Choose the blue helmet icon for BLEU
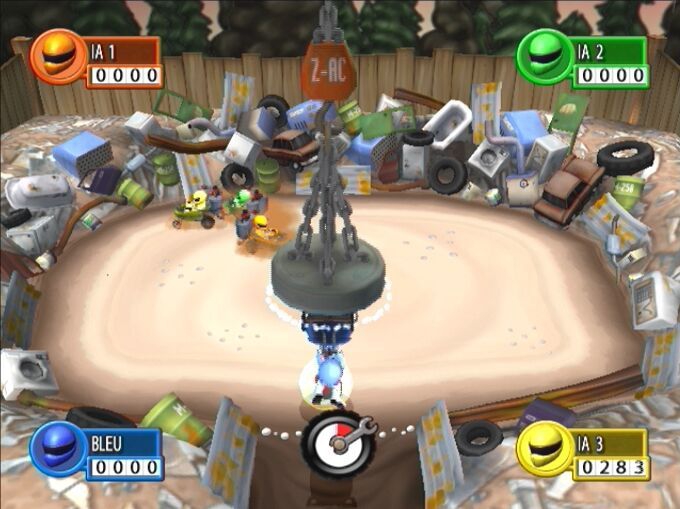 point(58,449)
